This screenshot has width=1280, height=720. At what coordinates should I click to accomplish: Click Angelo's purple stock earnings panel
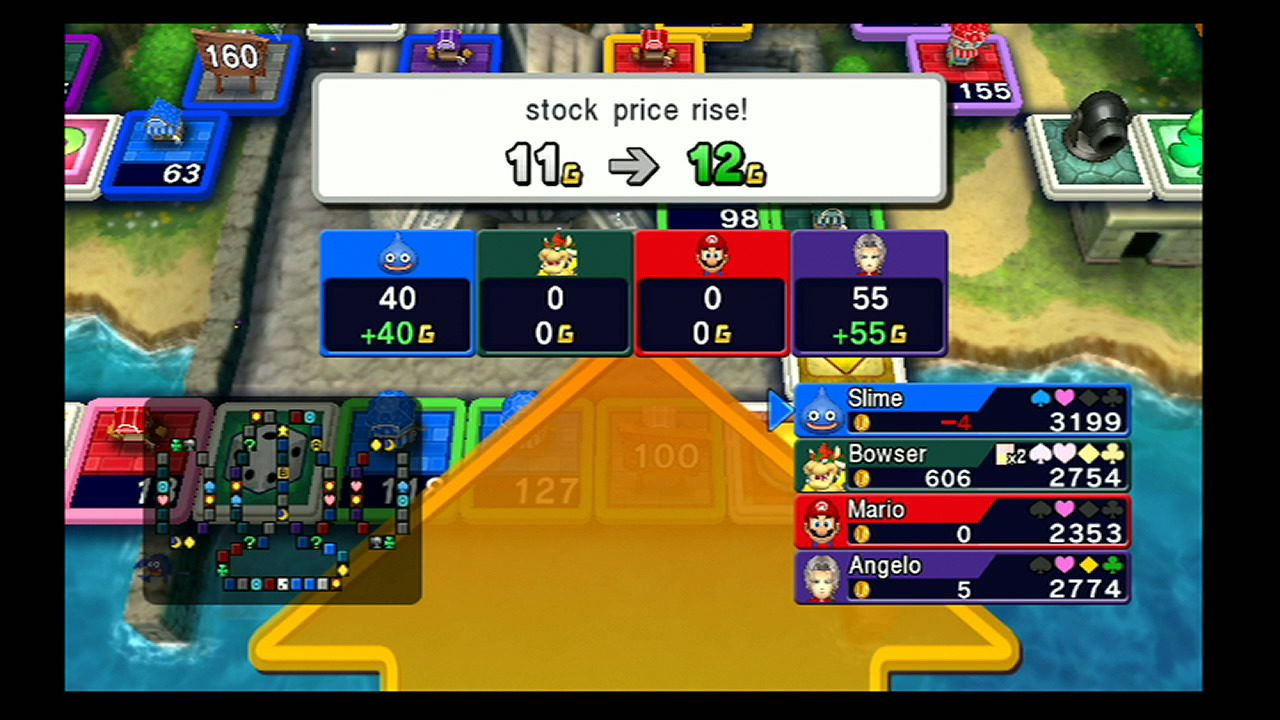(x=869, y=293)
